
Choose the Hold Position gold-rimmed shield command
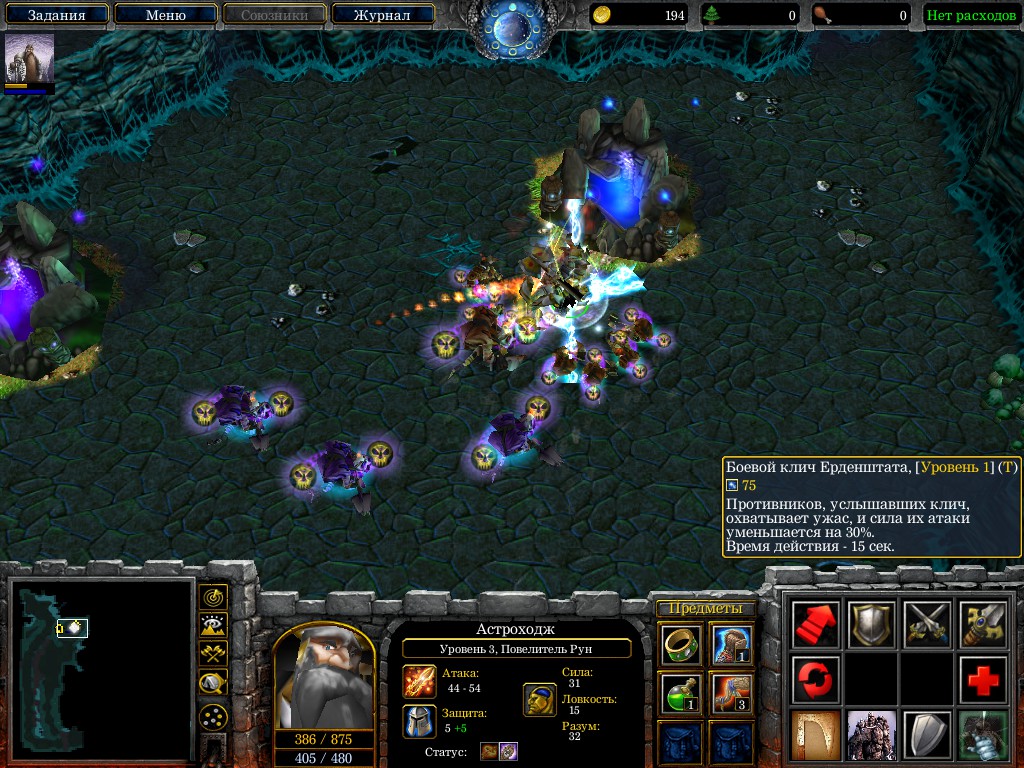click(x=870, y=625)
